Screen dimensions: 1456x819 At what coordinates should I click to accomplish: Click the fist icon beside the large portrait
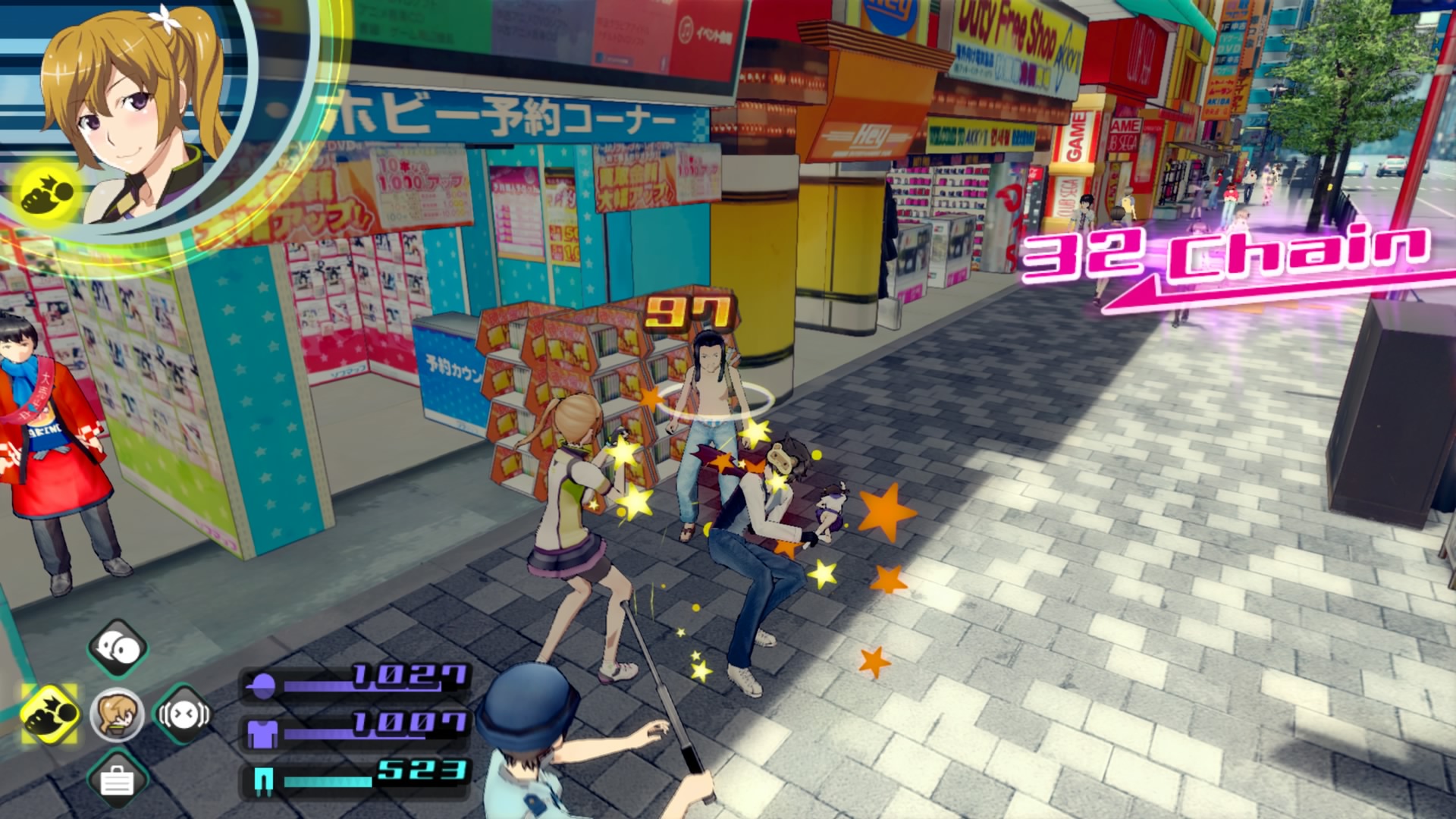tap(47, 195)
